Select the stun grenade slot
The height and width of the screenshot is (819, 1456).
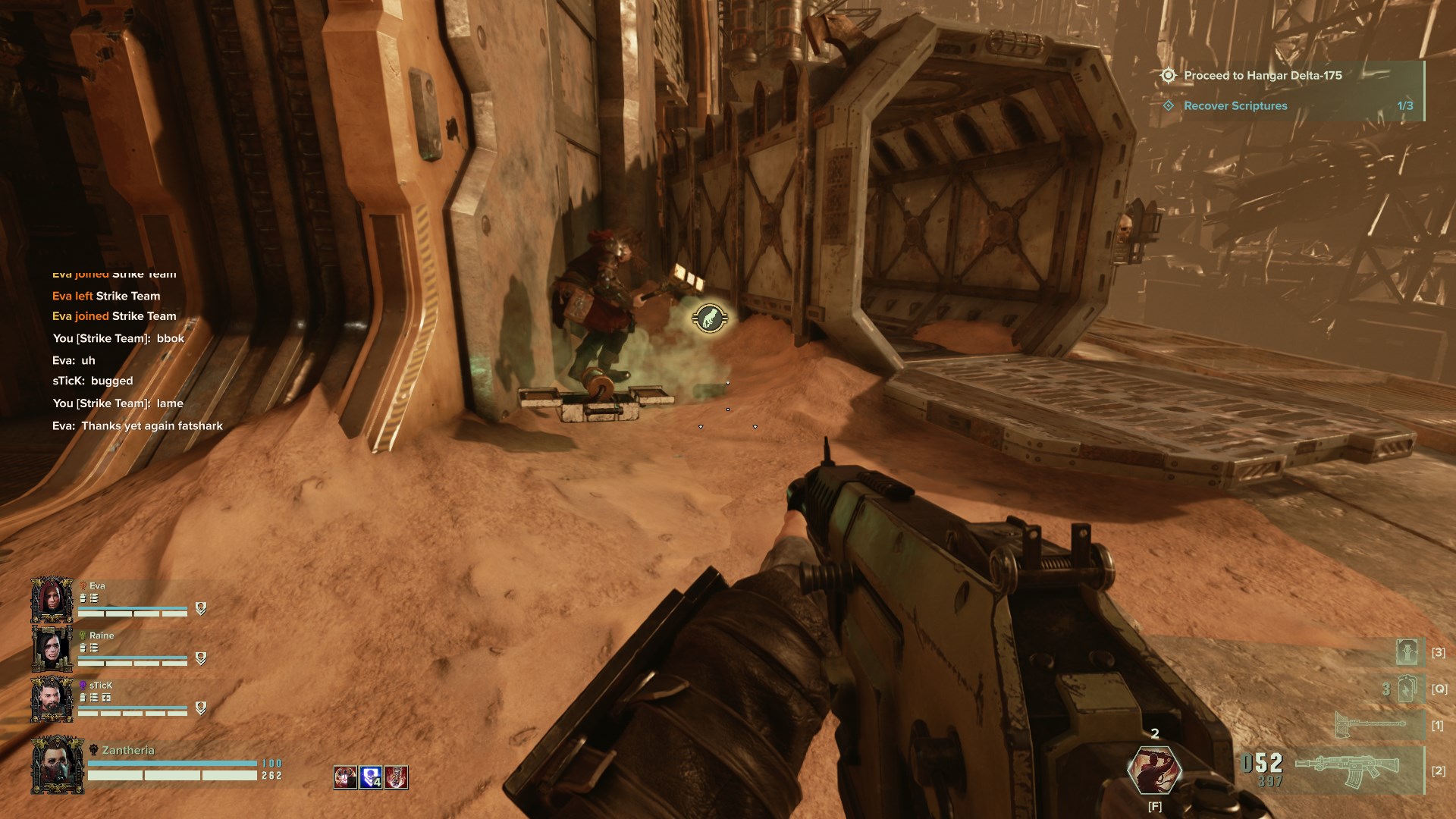tap(1407, 689)
